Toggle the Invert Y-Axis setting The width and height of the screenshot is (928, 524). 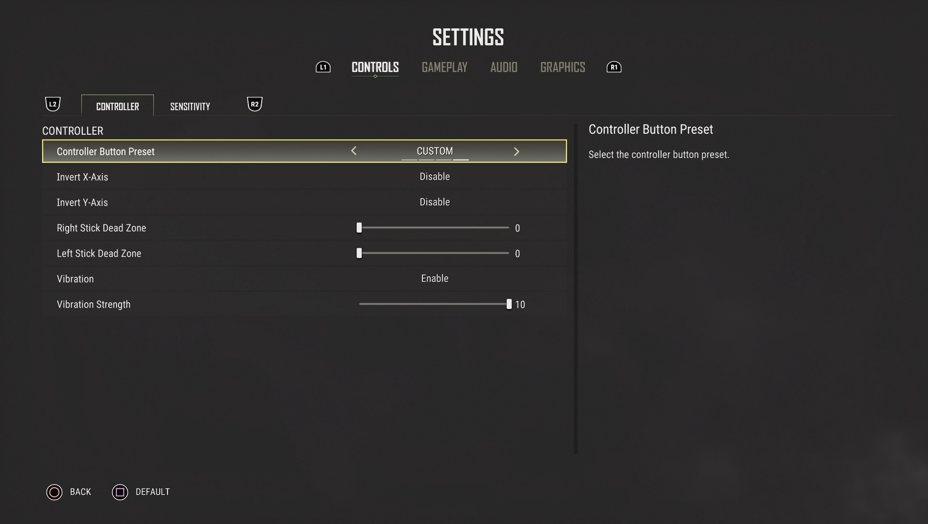click(434, 202)
